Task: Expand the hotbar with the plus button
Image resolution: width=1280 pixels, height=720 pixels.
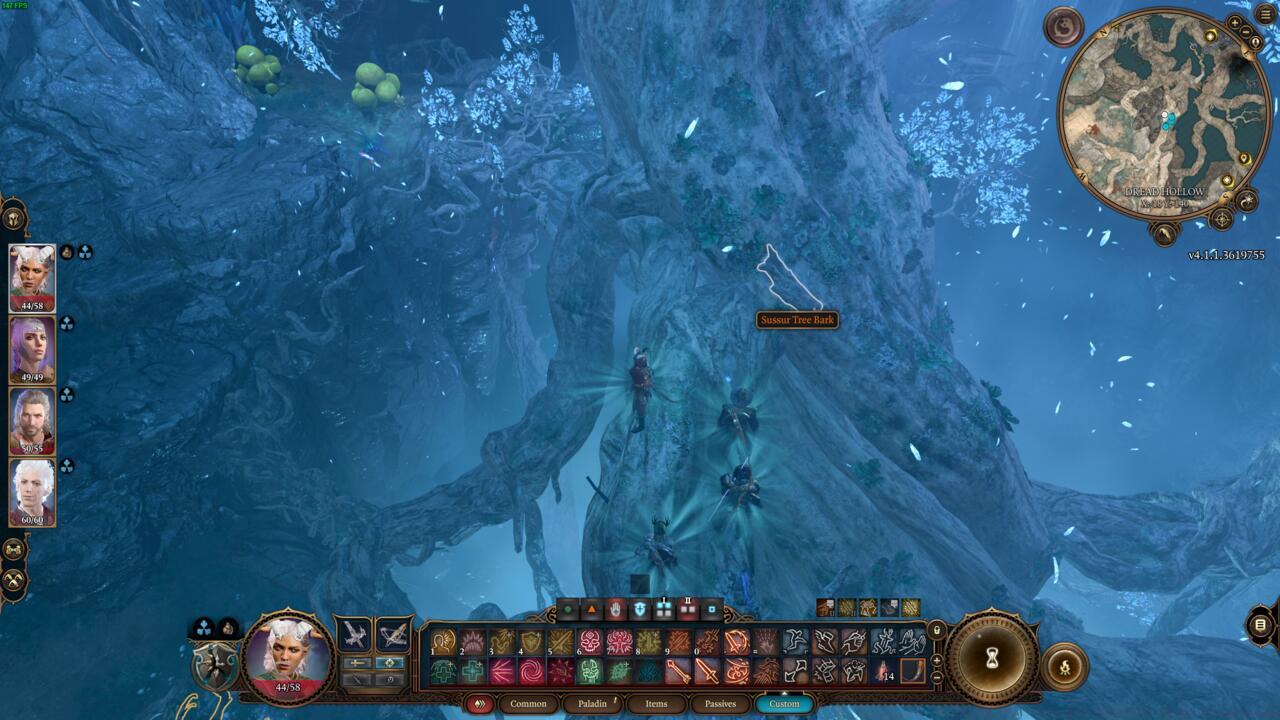Action: [936, 660]
